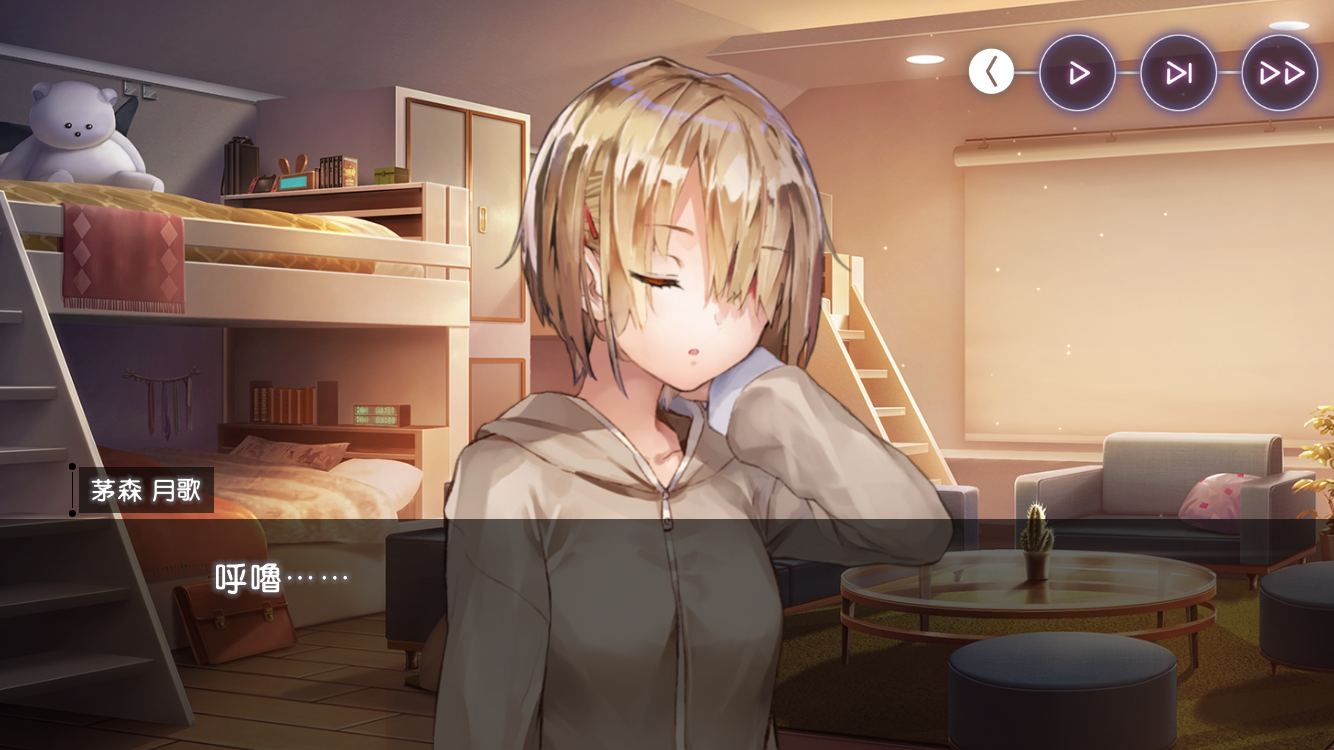Fast-forward dialogue with the double triangle button
Viewport: 1334px width, 750px height.
coord(1280,73)
